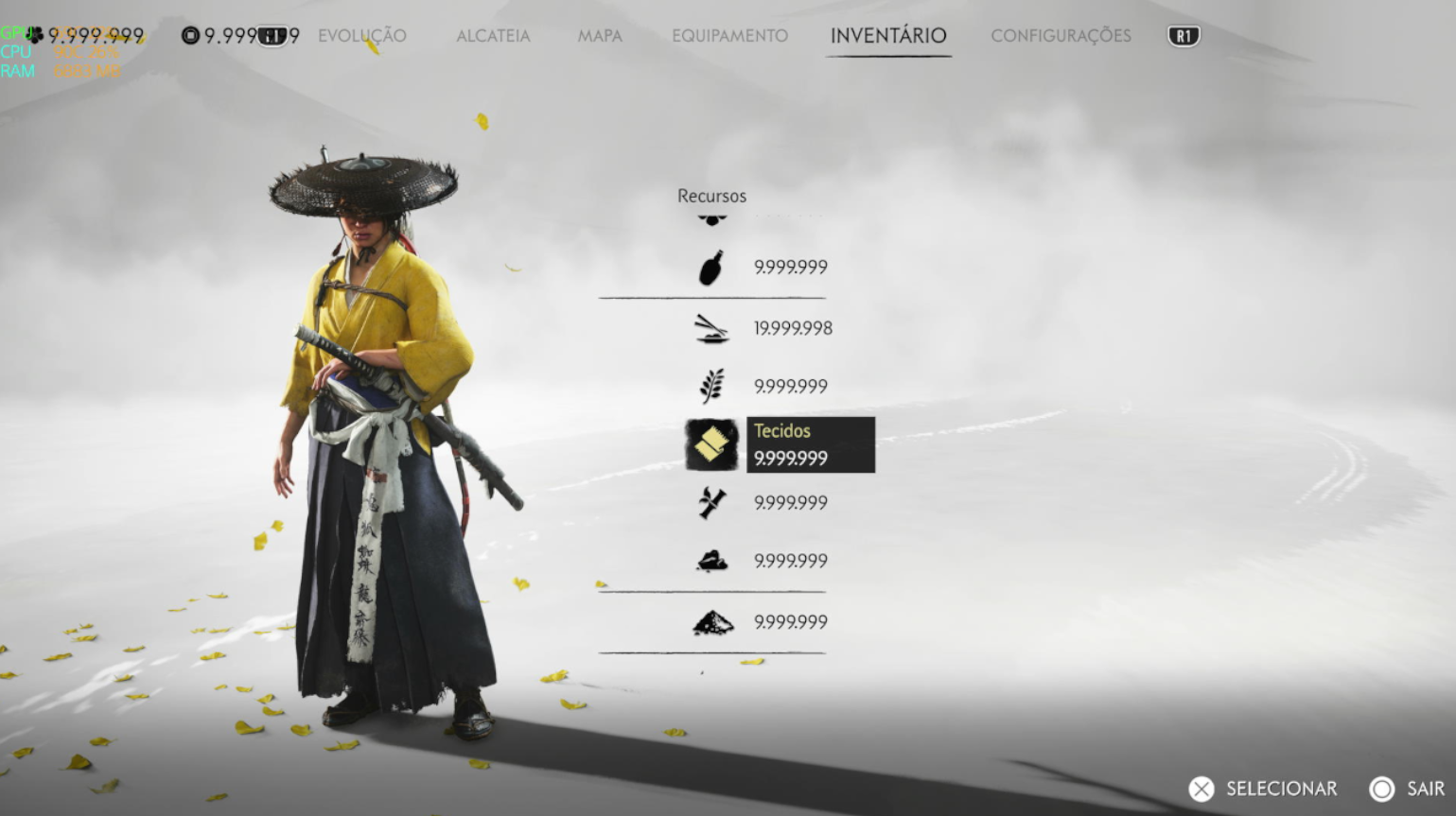This screenshot has width=1456, height=816.
Task: Select the Inventário tab
Action: [887, 36]
